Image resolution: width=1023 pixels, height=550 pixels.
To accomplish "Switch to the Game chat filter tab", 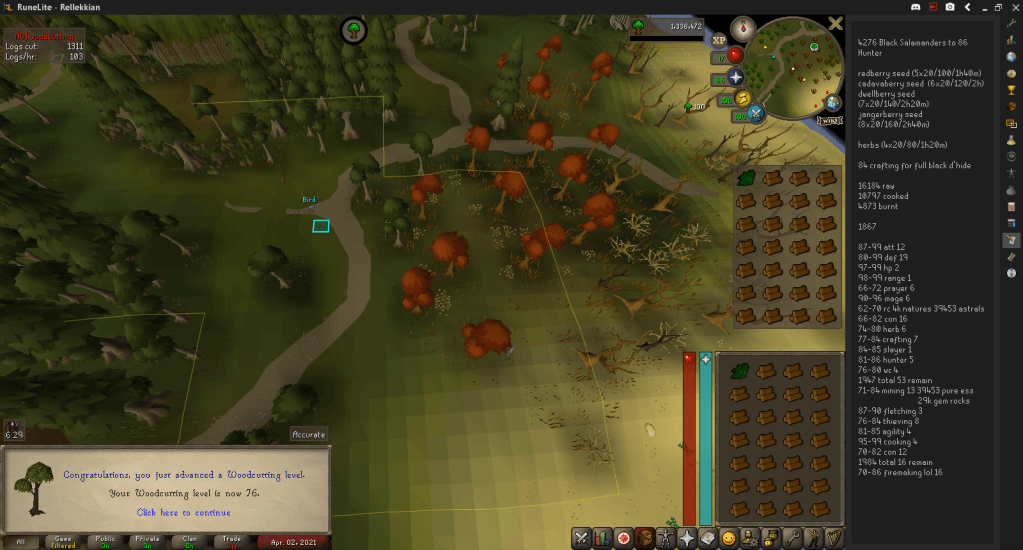I will pyautogui.click(x=63, y=542).
